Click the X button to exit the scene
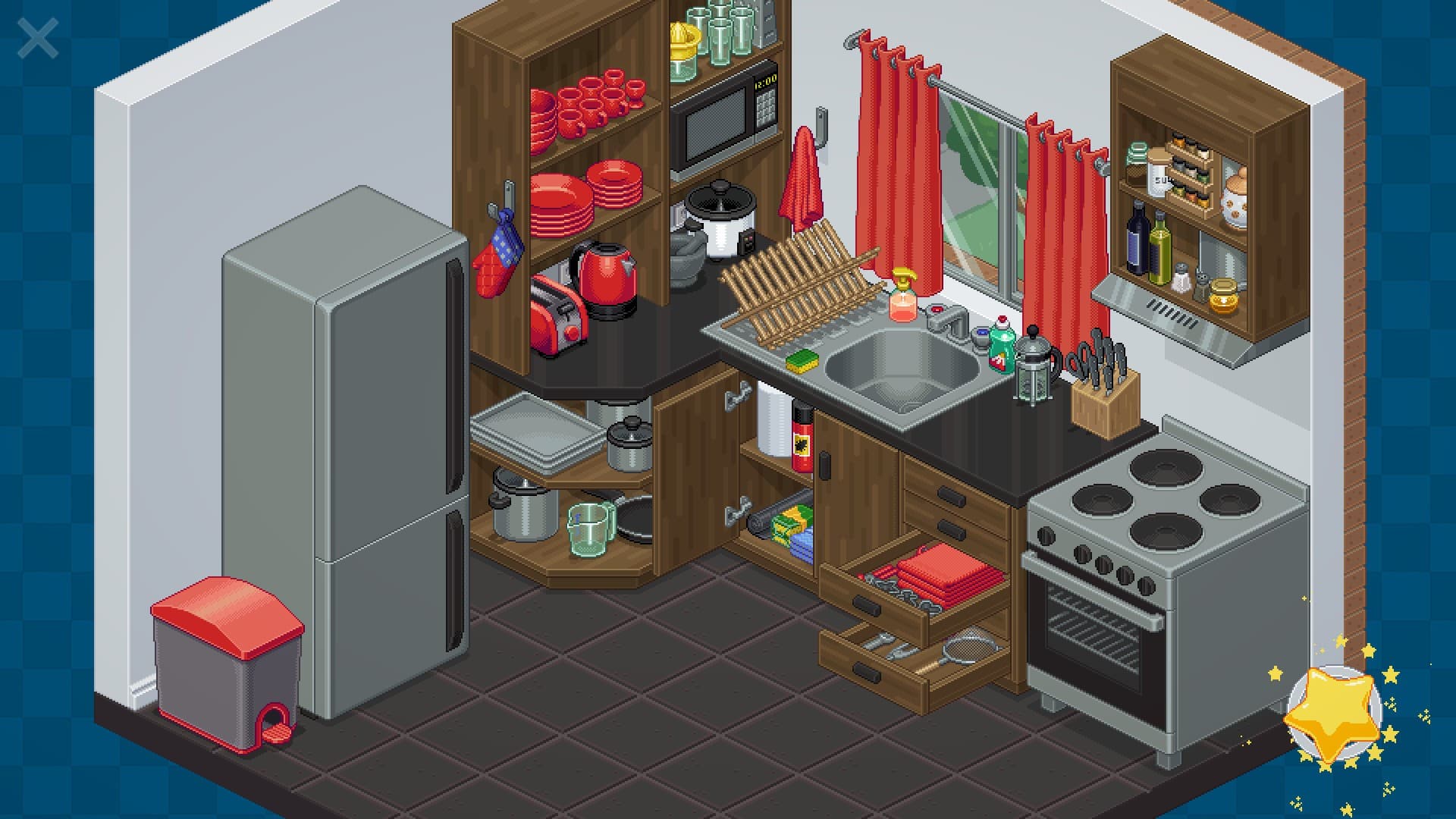Image resolution: width=1456 pixels, height=819 pixels. 38,36
